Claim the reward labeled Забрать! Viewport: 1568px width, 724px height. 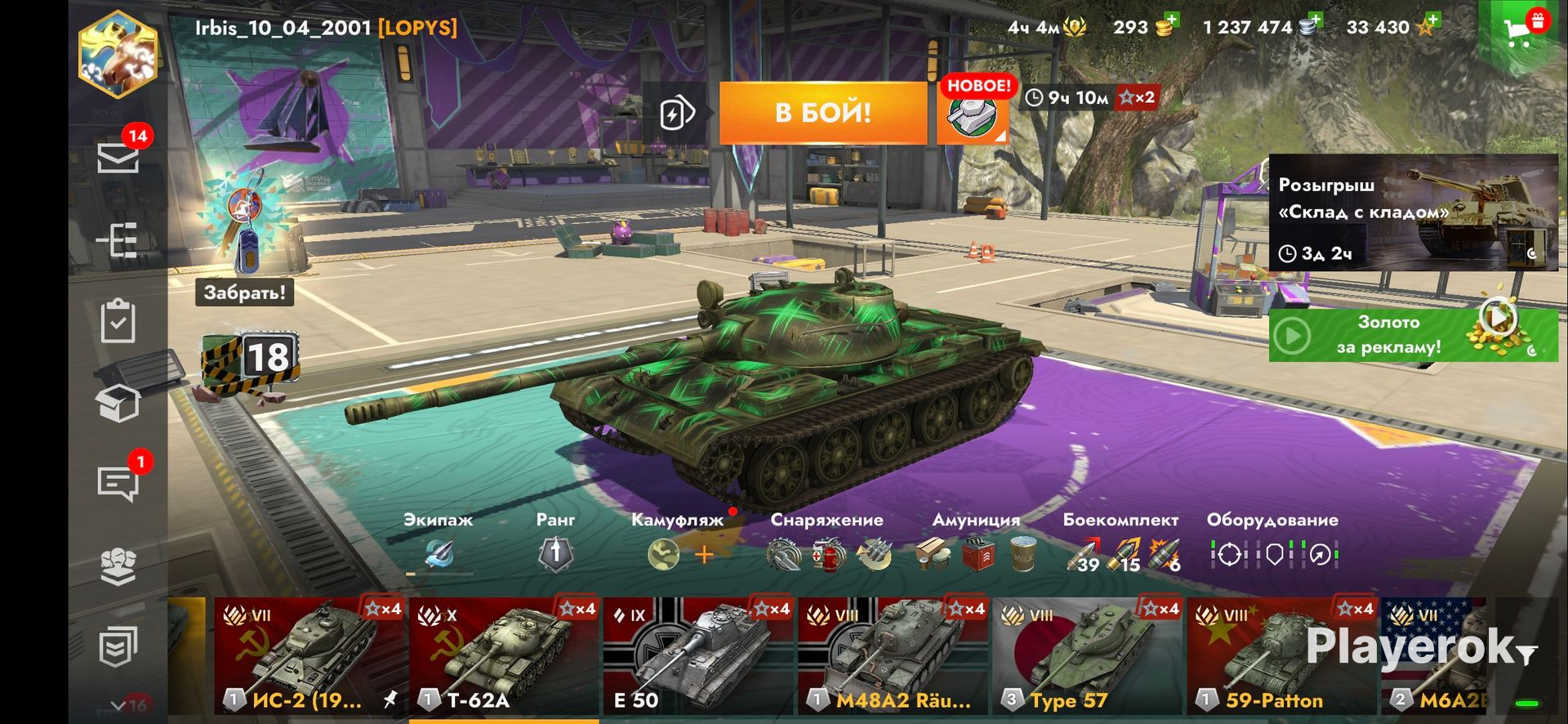244,292
